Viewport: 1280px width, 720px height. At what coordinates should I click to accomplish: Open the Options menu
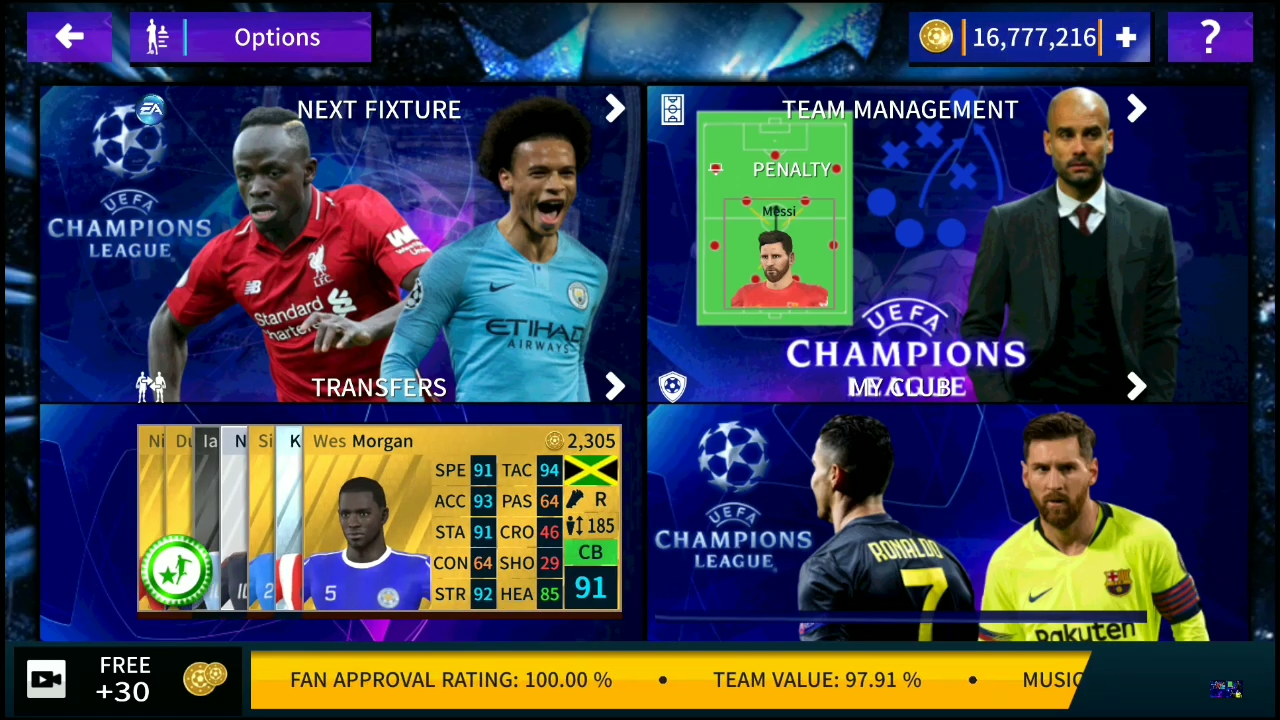tap(277, 37)
